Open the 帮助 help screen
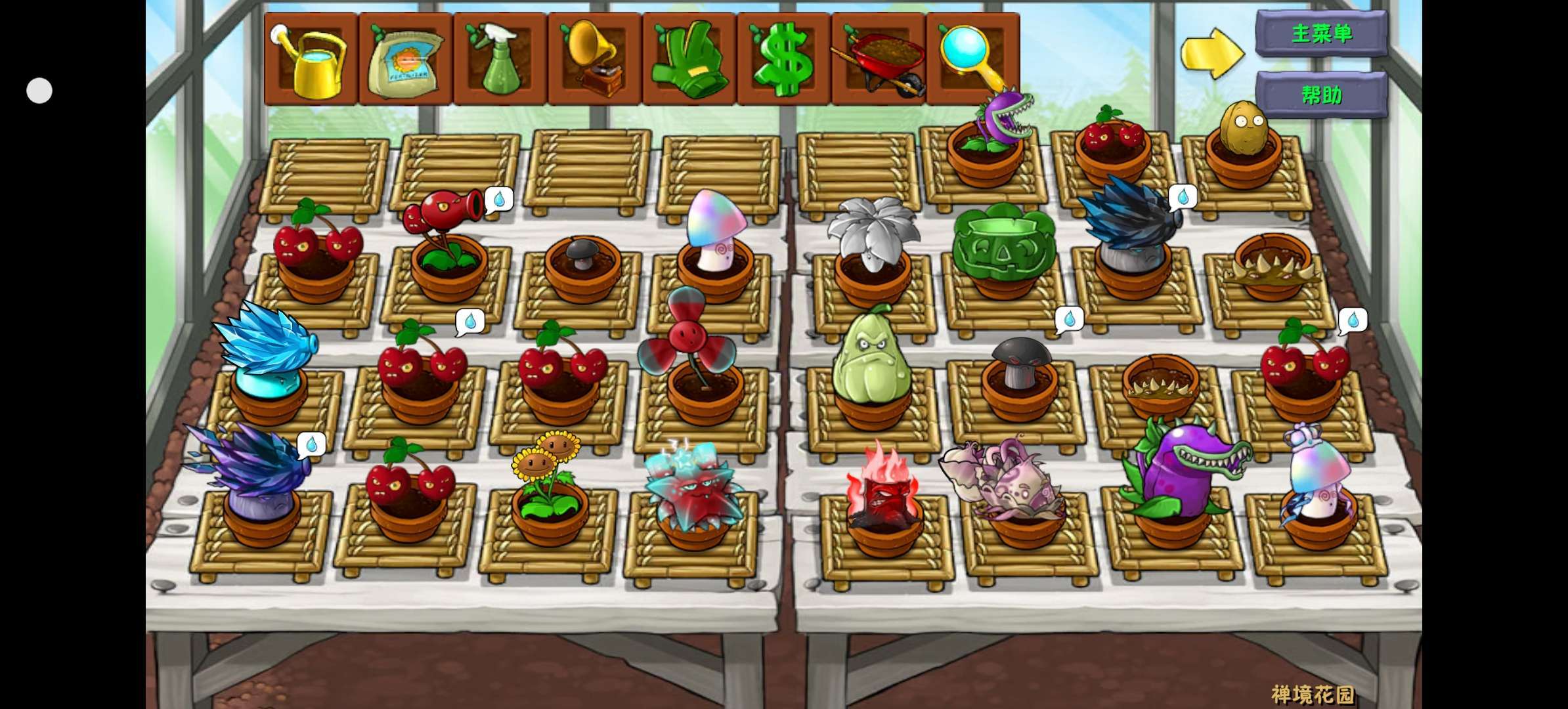This screenshot has width=1568, height=709. pyautogui.click(x=1321, y=95)
